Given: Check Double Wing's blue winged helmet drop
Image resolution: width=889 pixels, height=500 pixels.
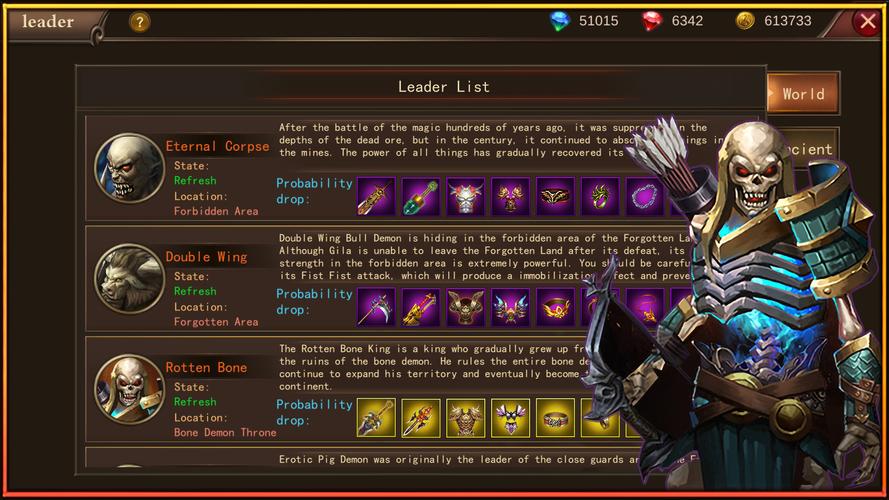Looking at the screenshot, I should coord(510,307).
